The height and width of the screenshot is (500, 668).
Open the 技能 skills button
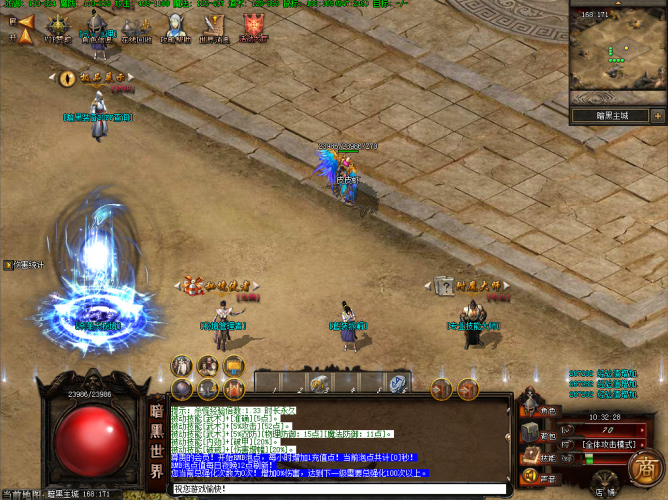click(540, 457)
